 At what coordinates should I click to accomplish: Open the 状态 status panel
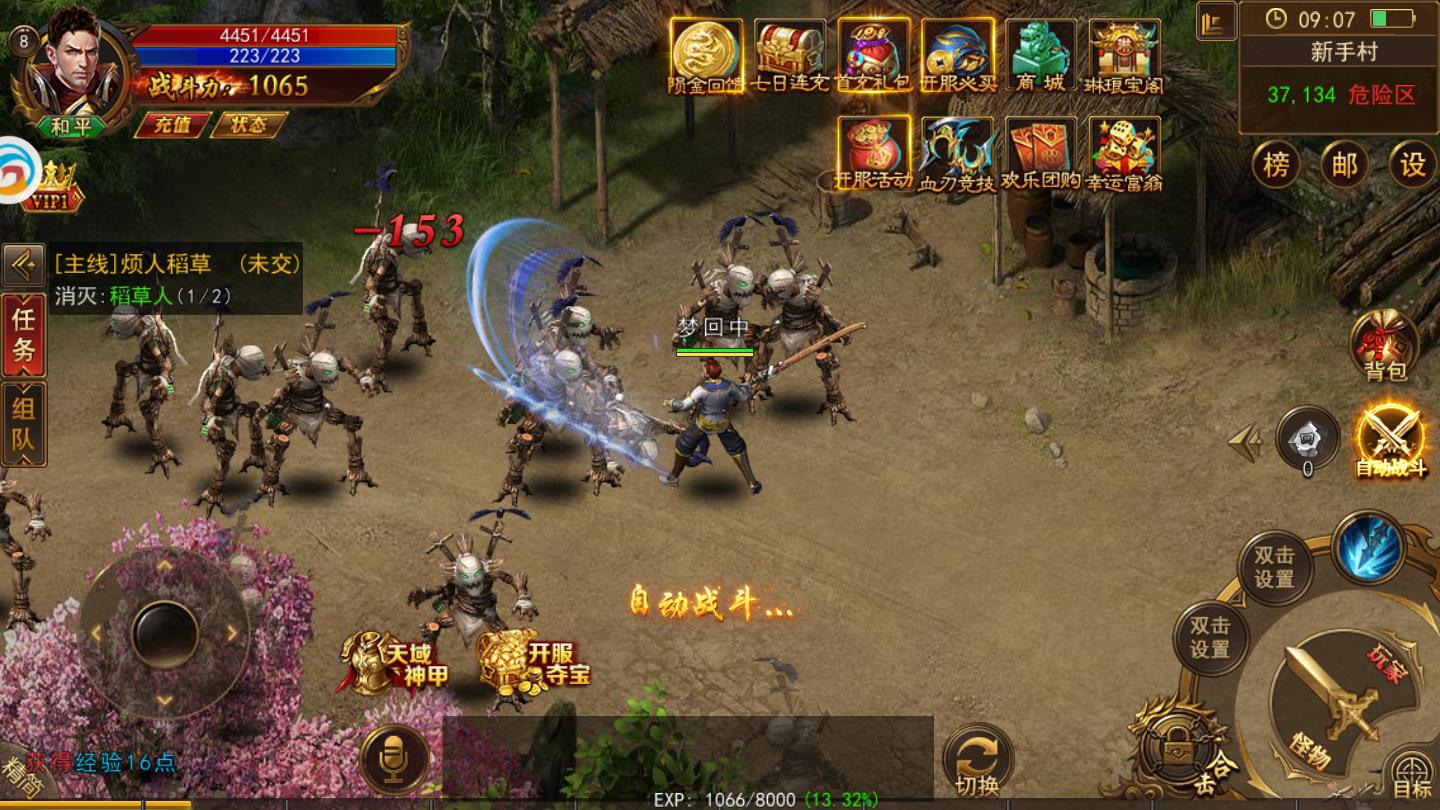248,125
